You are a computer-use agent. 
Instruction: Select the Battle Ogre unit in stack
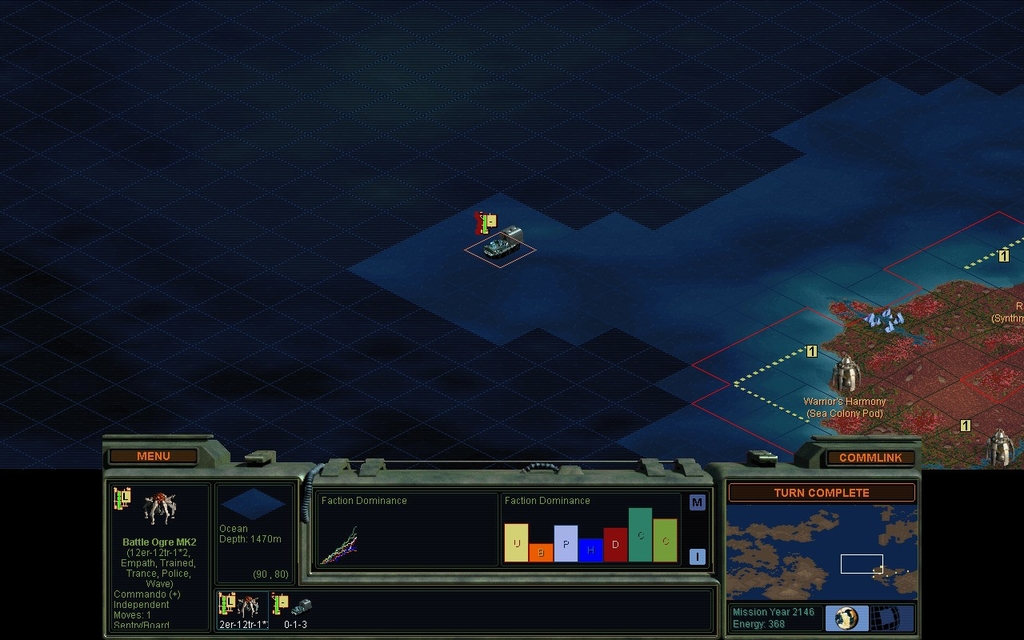point(242,606)
